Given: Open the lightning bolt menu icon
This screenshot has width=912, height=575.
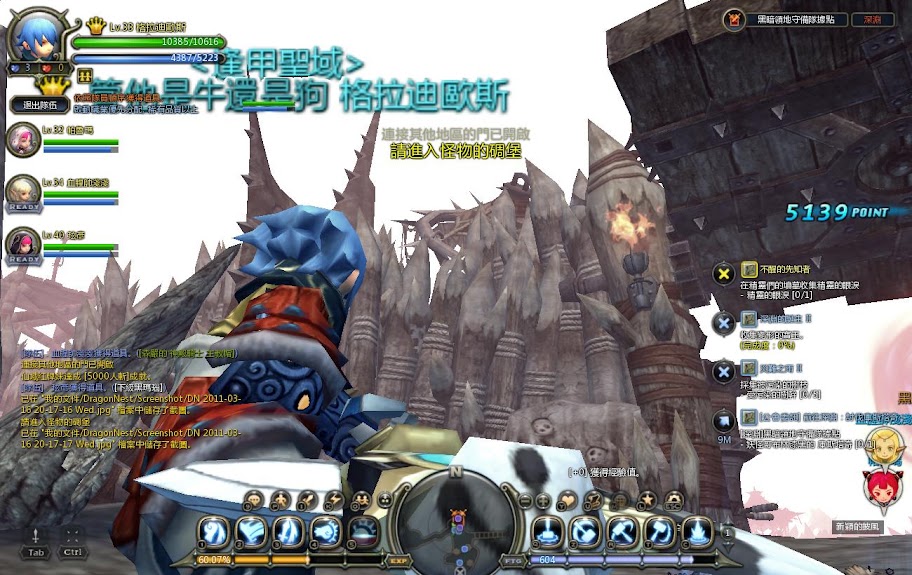Looking at the screenshot, I should (x=335, y=499).
